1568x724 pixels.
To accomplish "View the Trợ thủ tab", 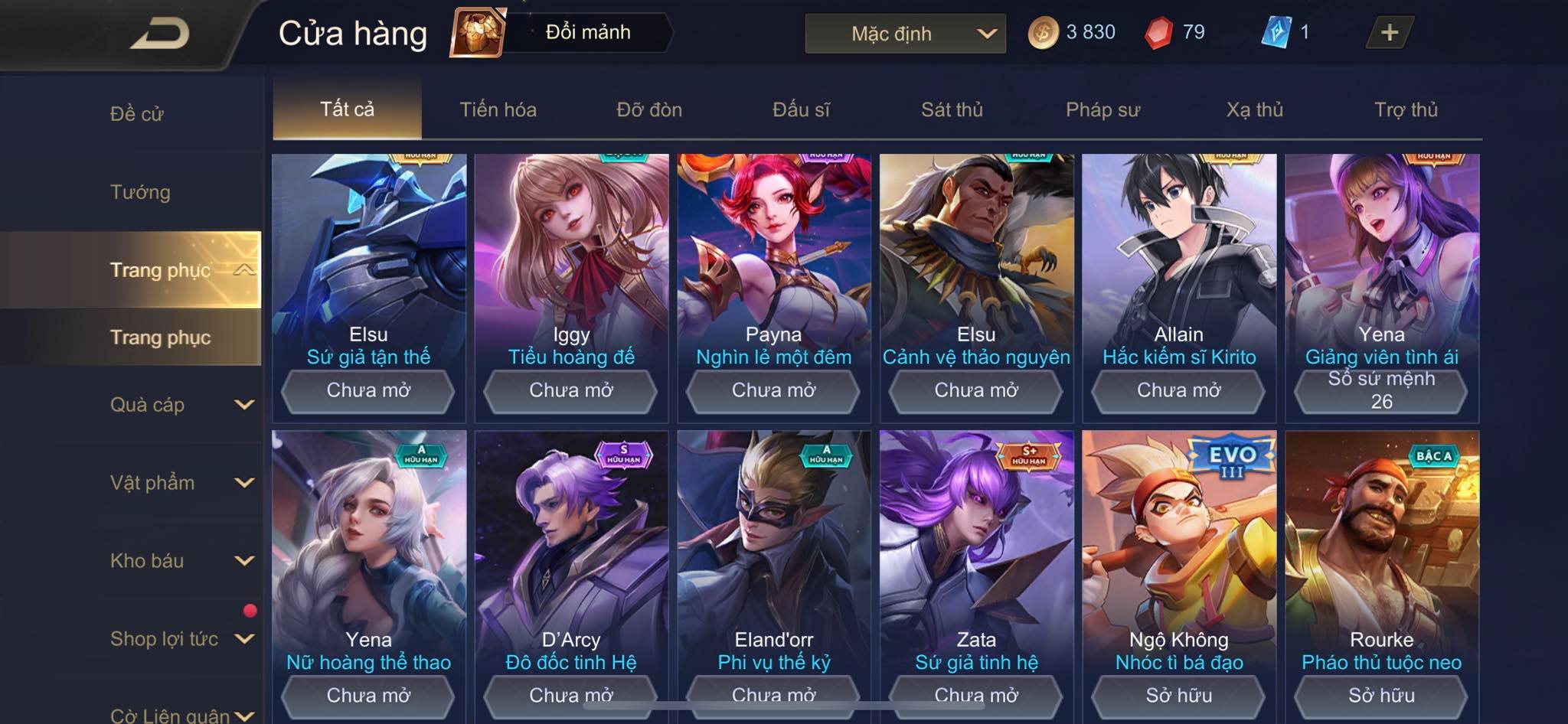I will point(1406,109).
